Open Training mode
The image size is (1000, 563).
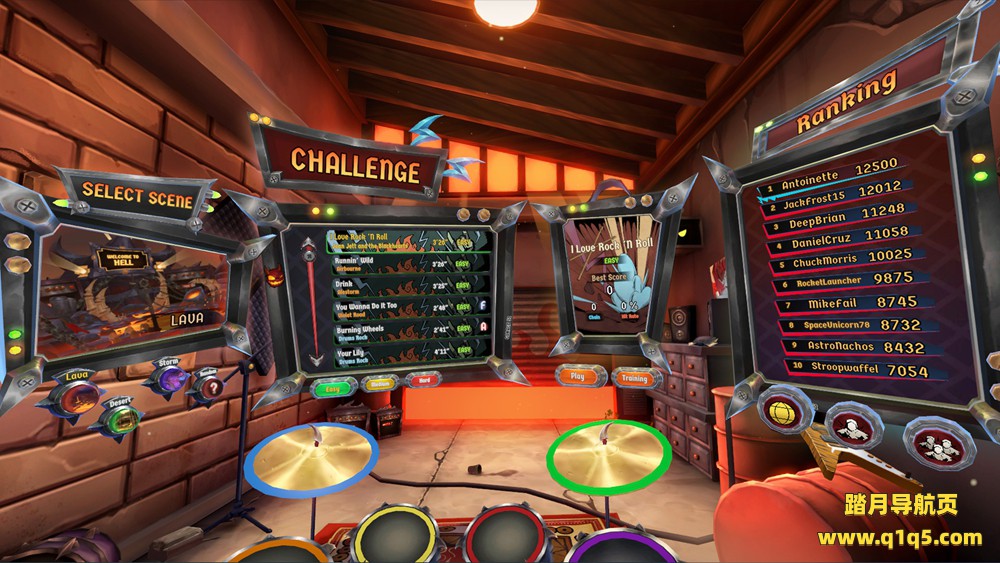pyautogui.click(x=634, y=378)
